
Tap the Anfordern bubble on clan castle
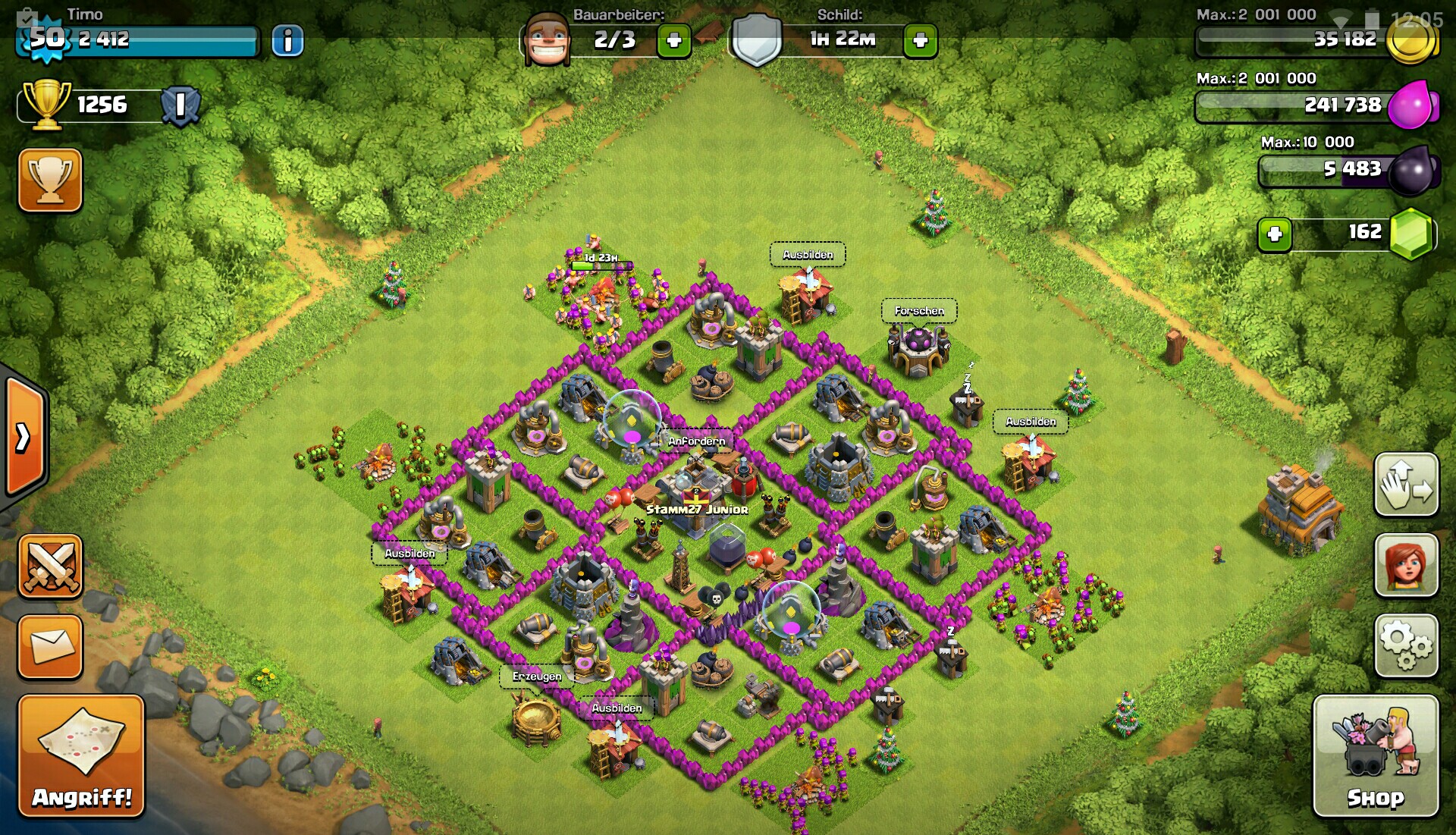coord(696,441)
